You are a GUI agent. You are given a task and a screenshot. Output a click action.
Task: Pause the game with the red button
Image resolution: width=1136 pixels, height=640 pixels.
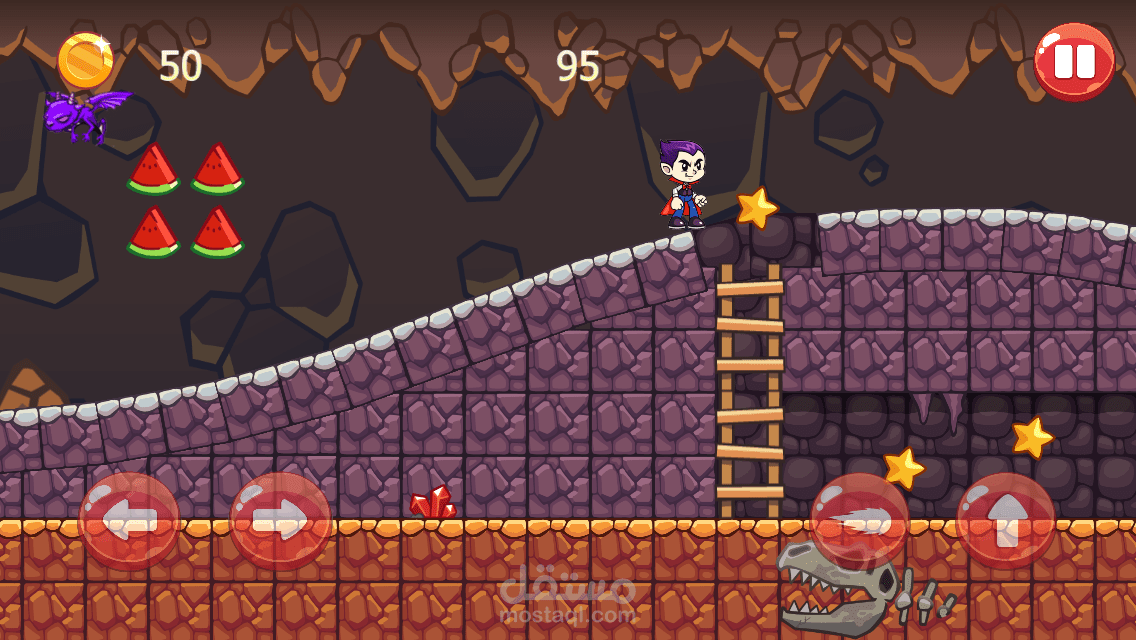pos(1074,61)
